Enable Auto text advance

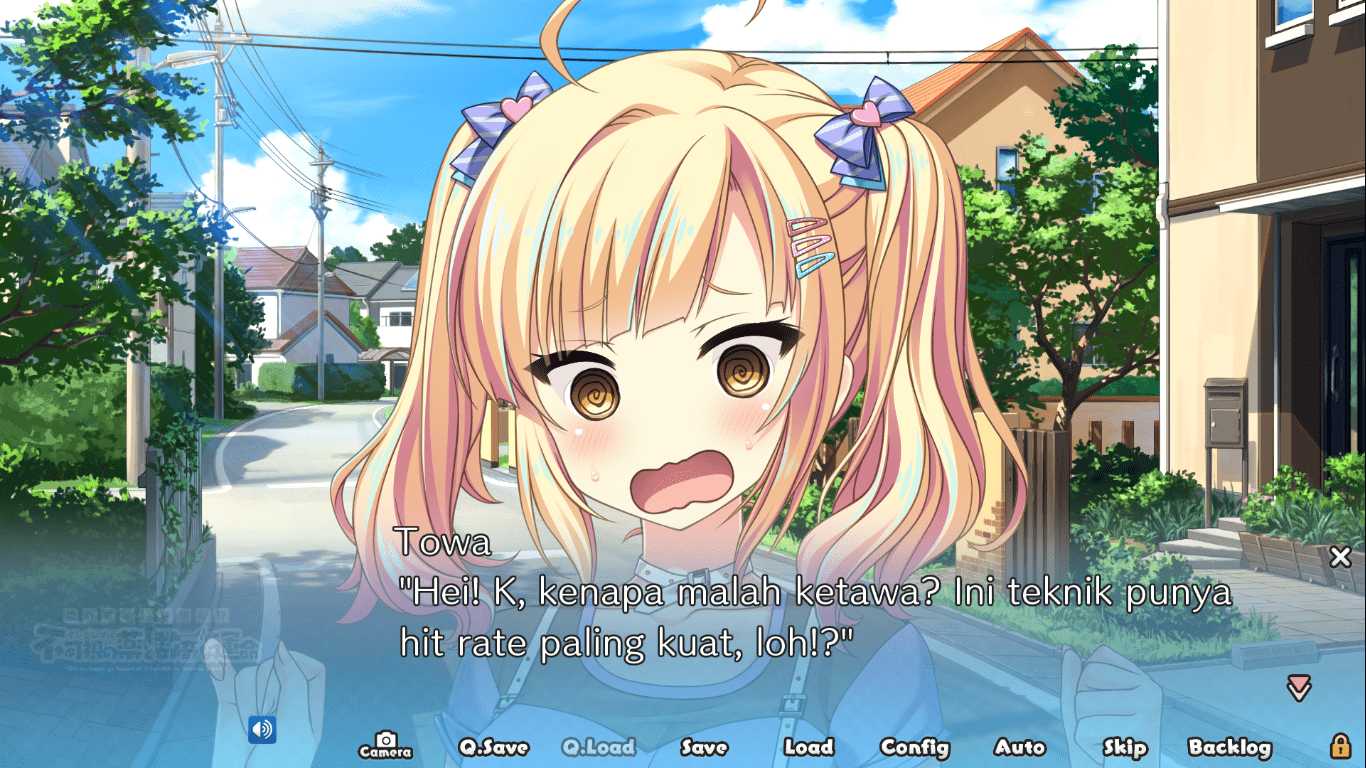(x=1019, y=747)
